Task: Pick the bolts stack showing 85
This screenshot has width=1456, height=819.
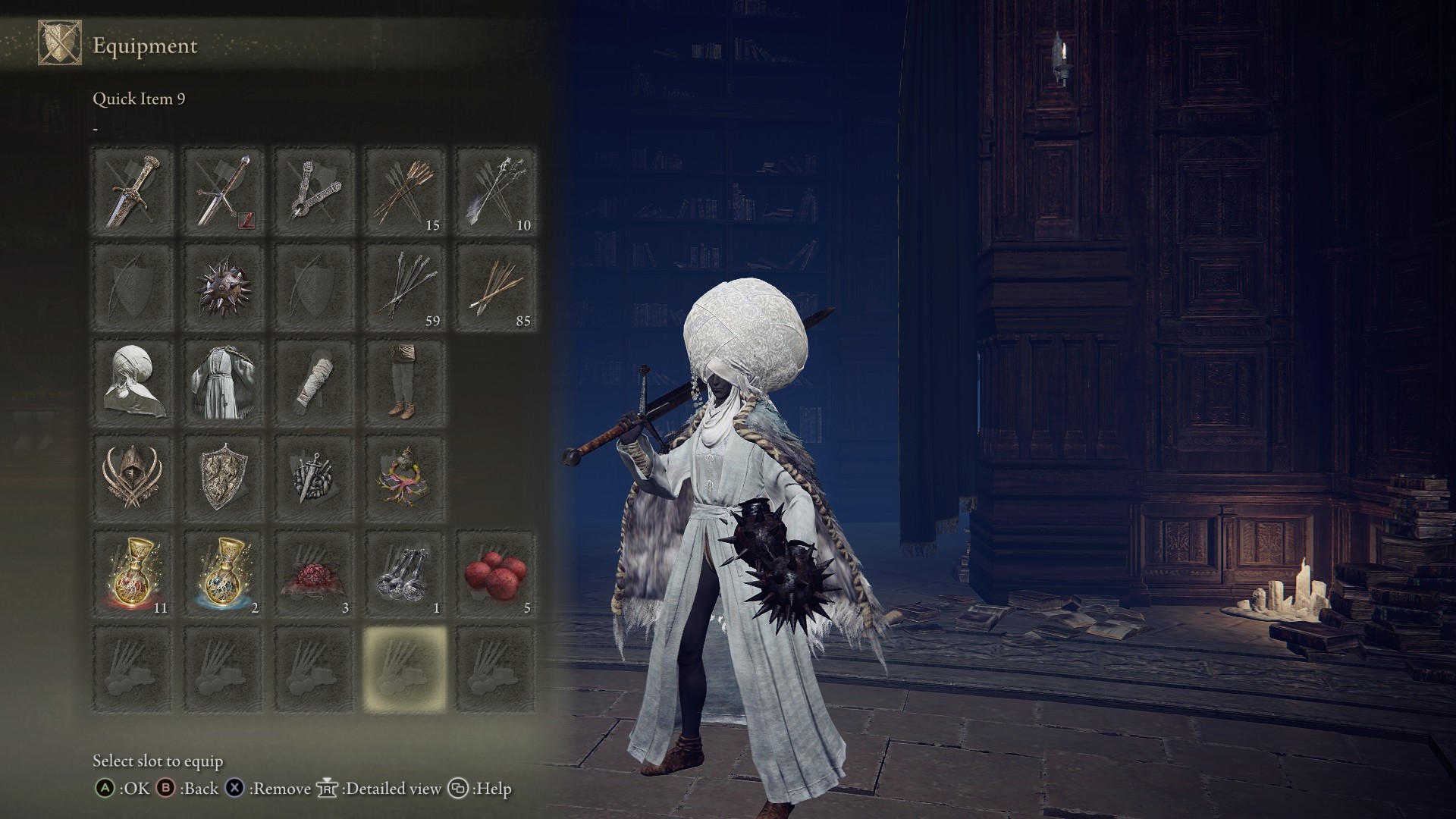Action: [495, 286]
